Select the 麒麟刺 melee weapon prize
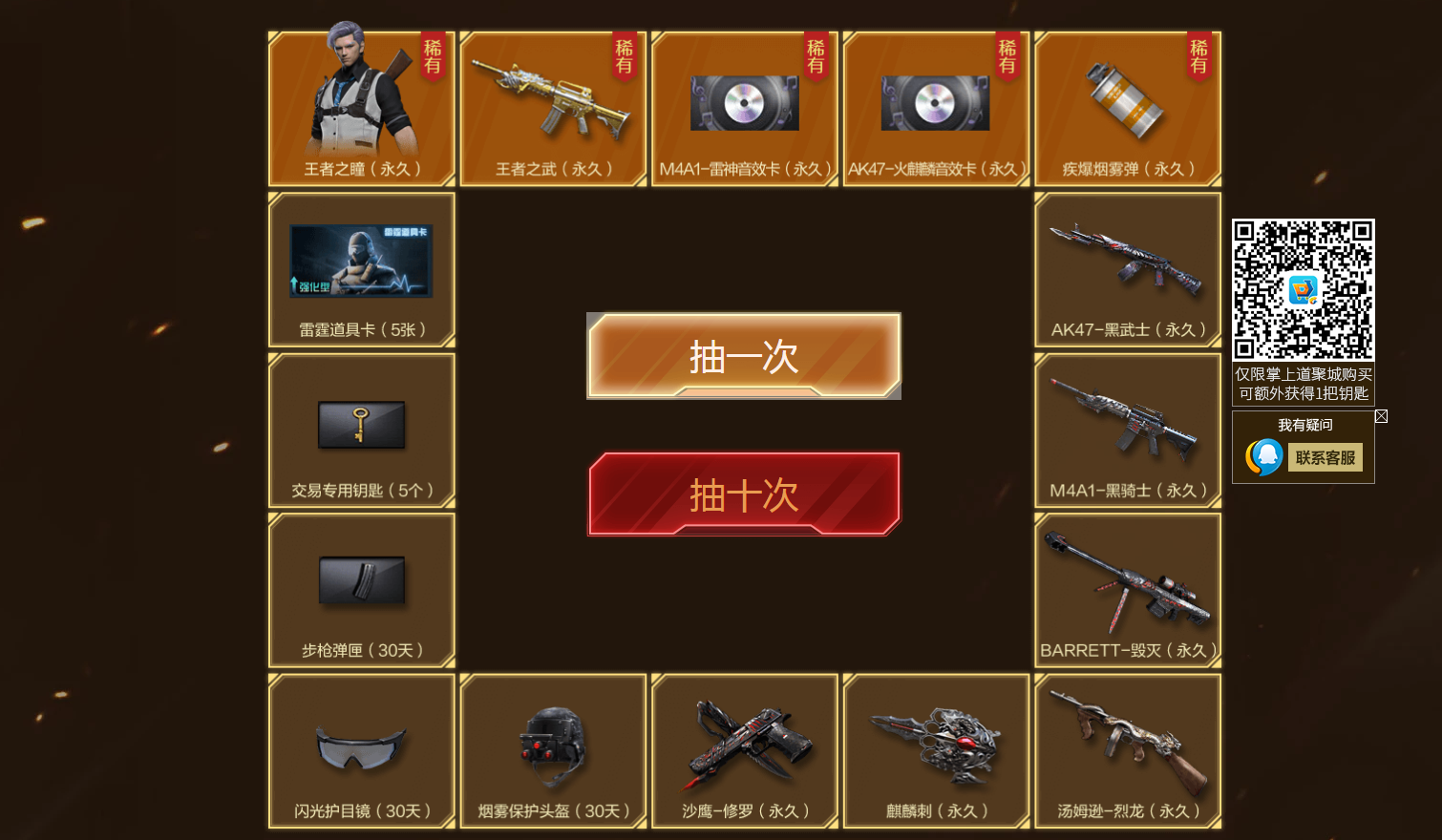 pos(936,749)
